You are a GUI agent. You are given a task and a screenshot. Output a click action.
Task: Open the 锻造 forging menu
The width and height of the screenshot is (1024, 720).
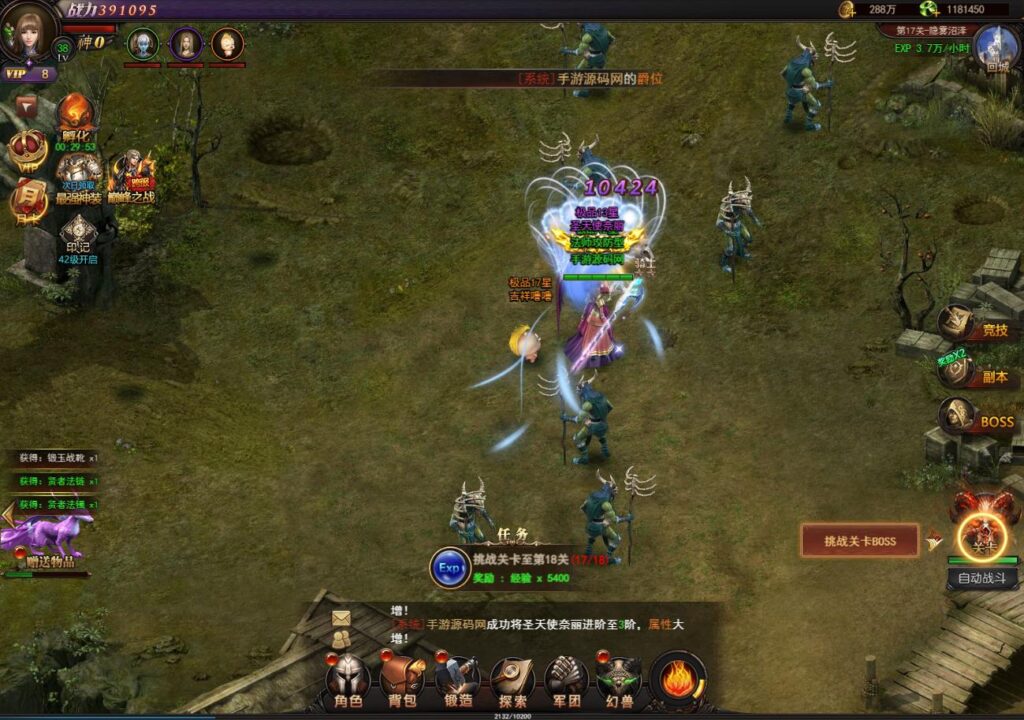pos(457,680)
